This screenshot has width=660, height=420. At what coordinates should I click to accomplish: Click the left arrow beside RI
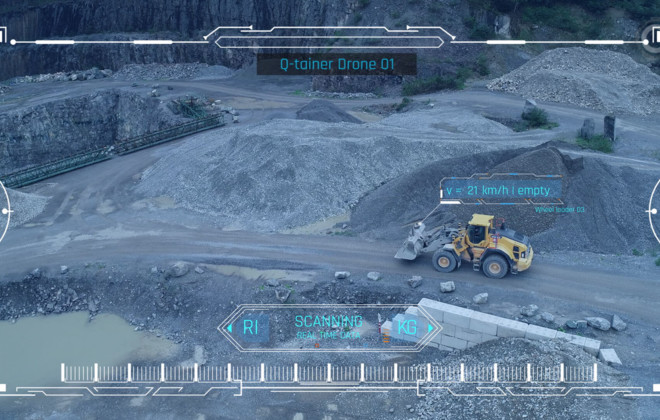229,327
